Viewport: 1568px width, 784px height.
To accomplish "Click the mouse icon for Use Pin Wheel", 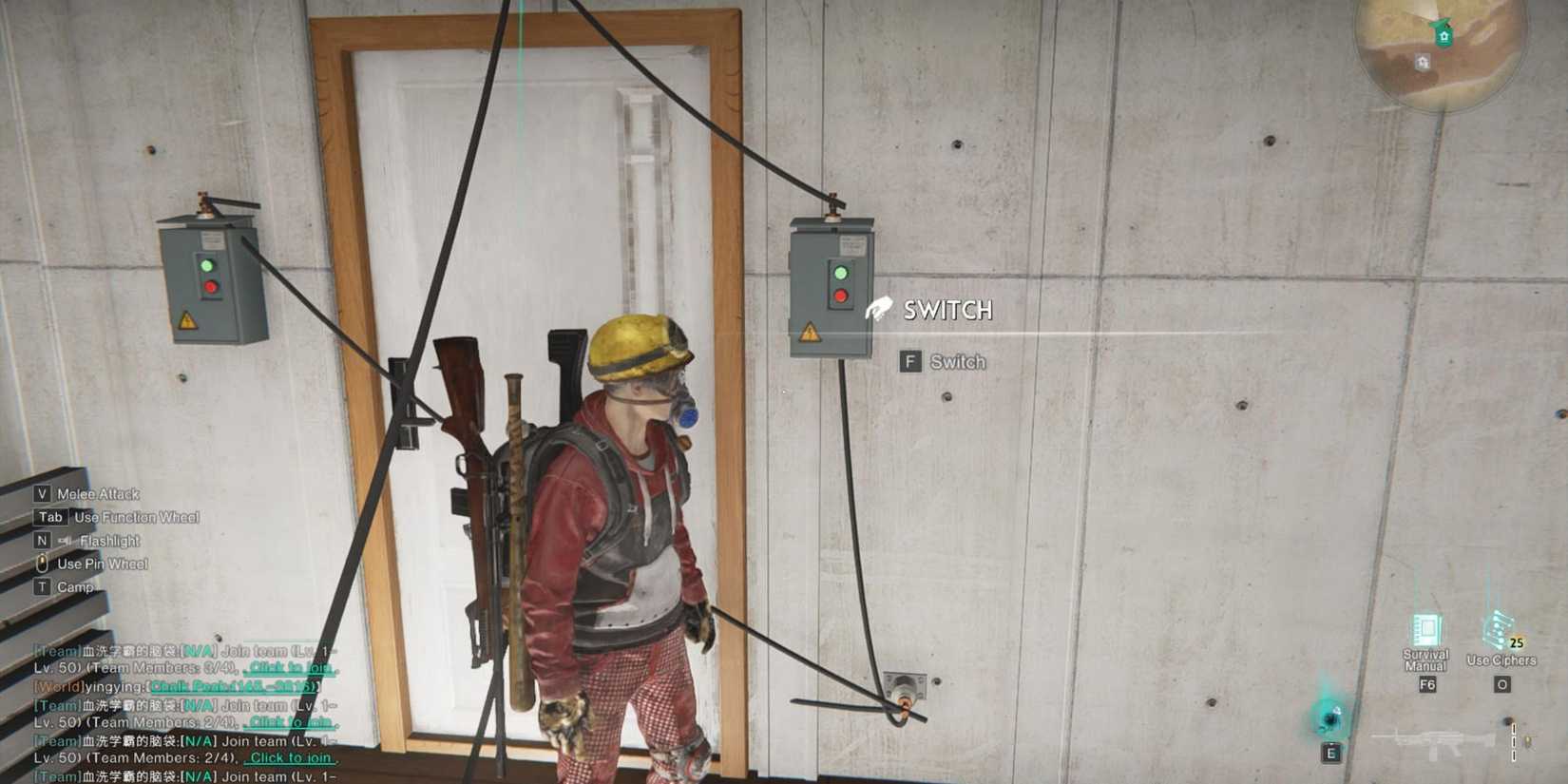I will [41, 563].
